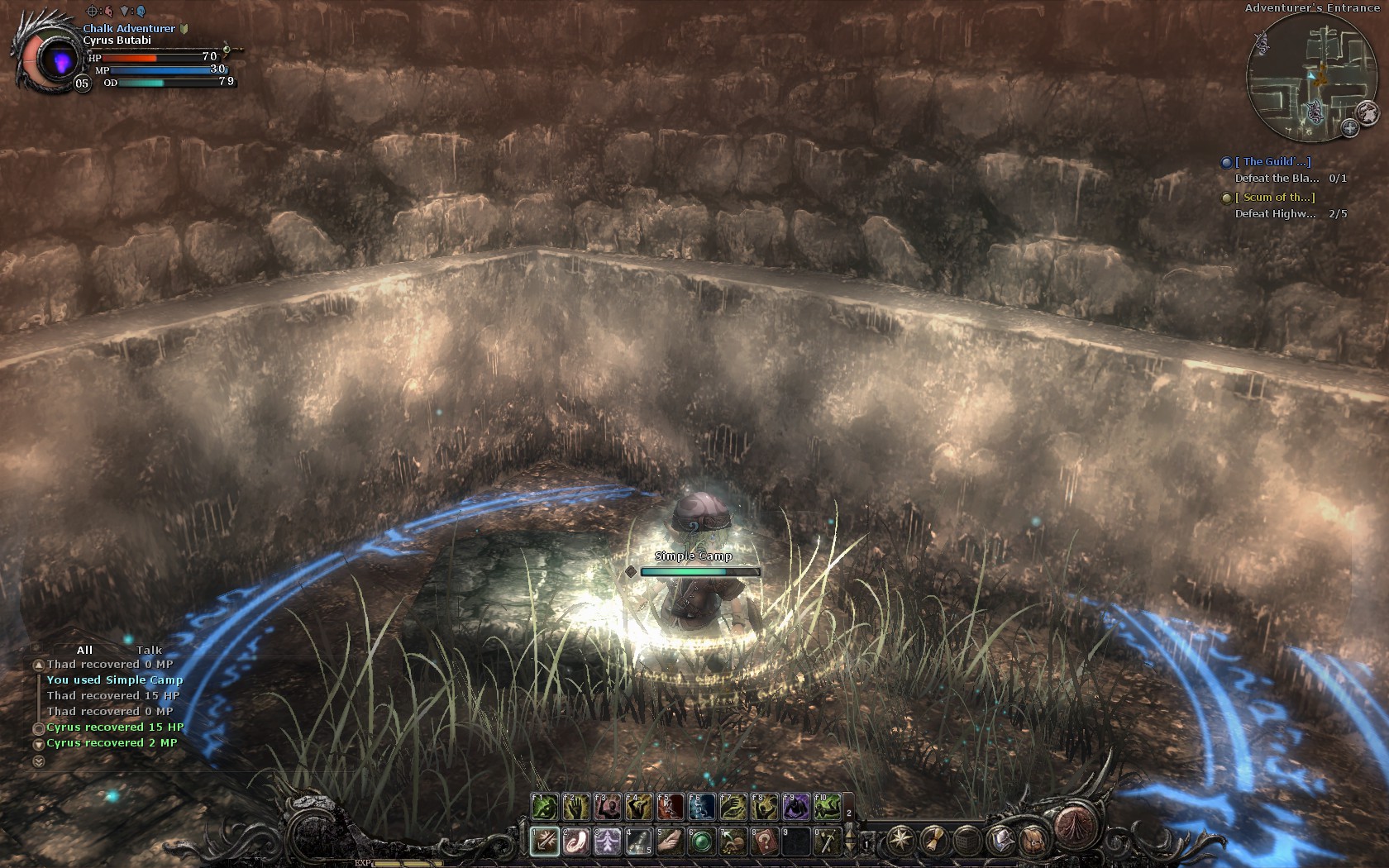Switch to the Talk chat tab

tap(149, 650)
